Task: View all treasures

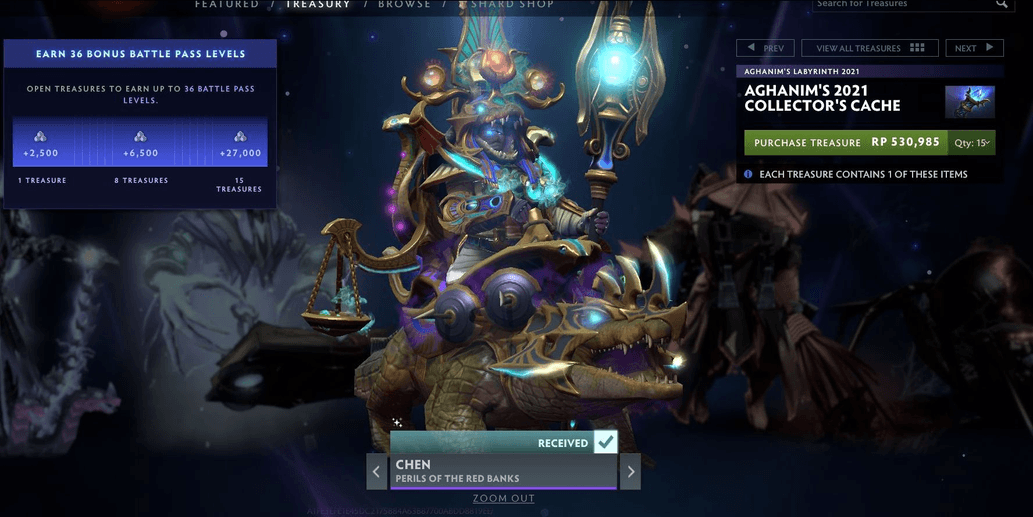Action: (x=869, y=48)
